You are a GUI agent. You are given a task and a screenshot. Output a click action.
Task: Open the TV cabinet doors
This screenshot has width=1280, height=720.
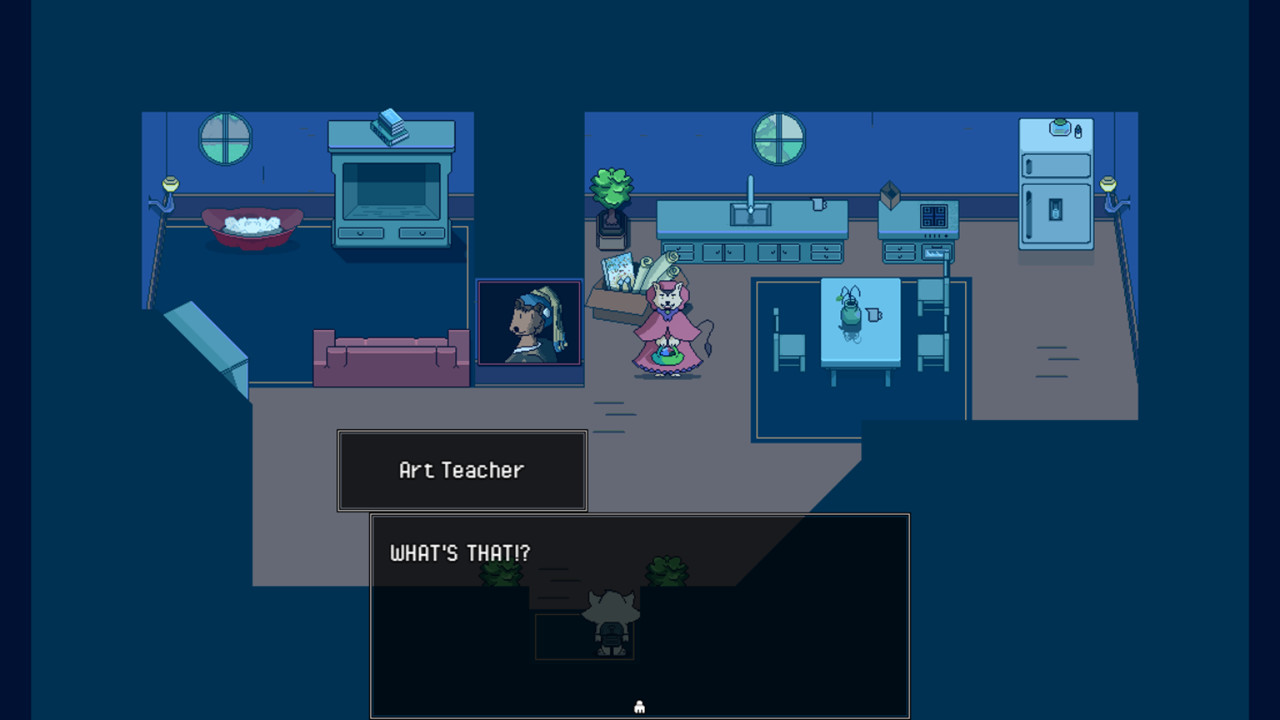(390, 232)
